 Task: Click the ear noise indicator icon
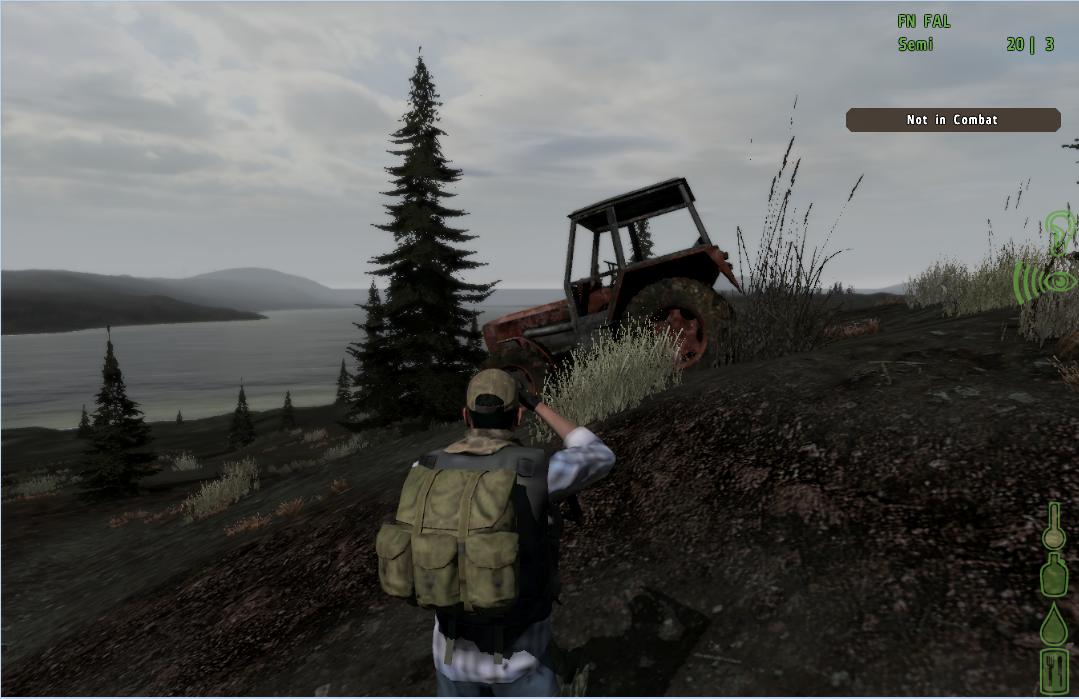pos(1060,231)
